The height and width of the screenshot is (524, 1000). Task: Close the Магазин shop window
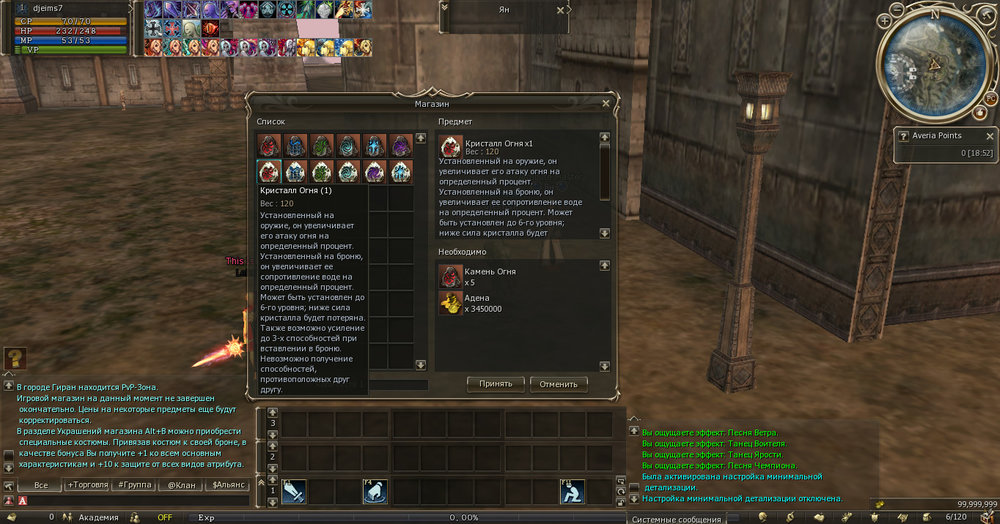[x=606, y=103]
